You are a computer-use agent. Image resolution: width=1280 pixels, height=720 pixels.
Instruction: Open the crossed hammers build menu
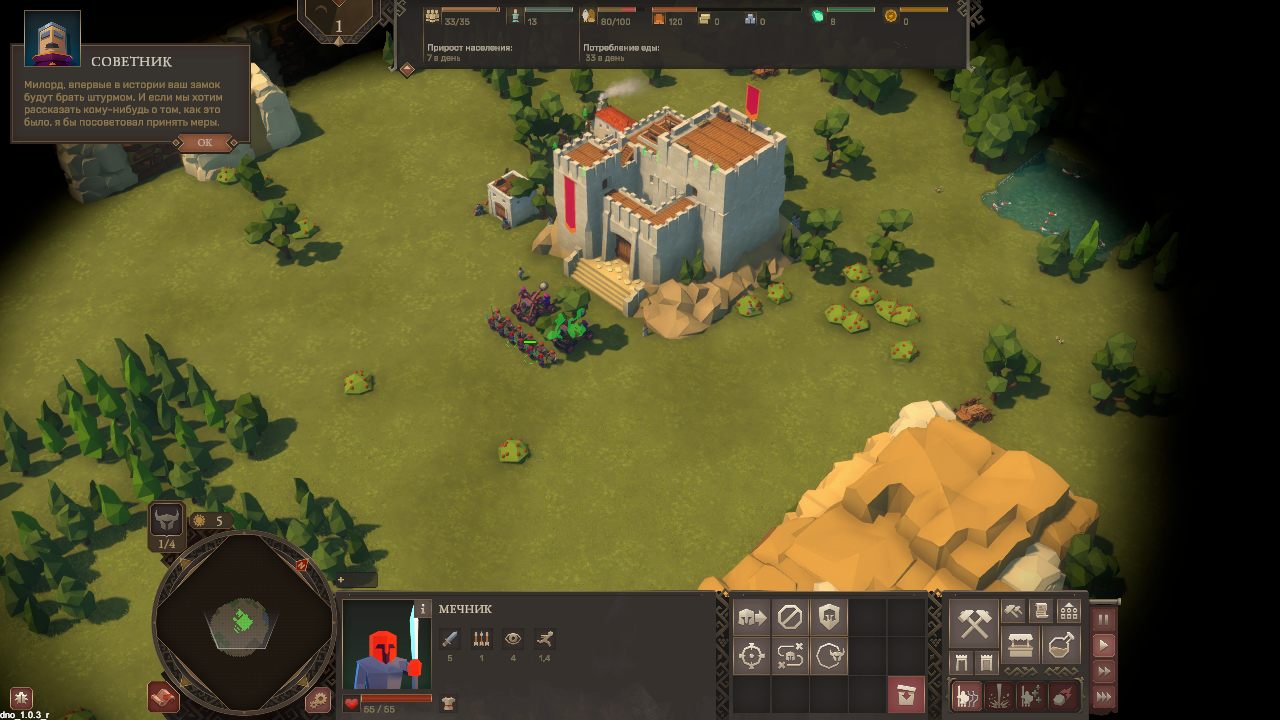point(973,623)
